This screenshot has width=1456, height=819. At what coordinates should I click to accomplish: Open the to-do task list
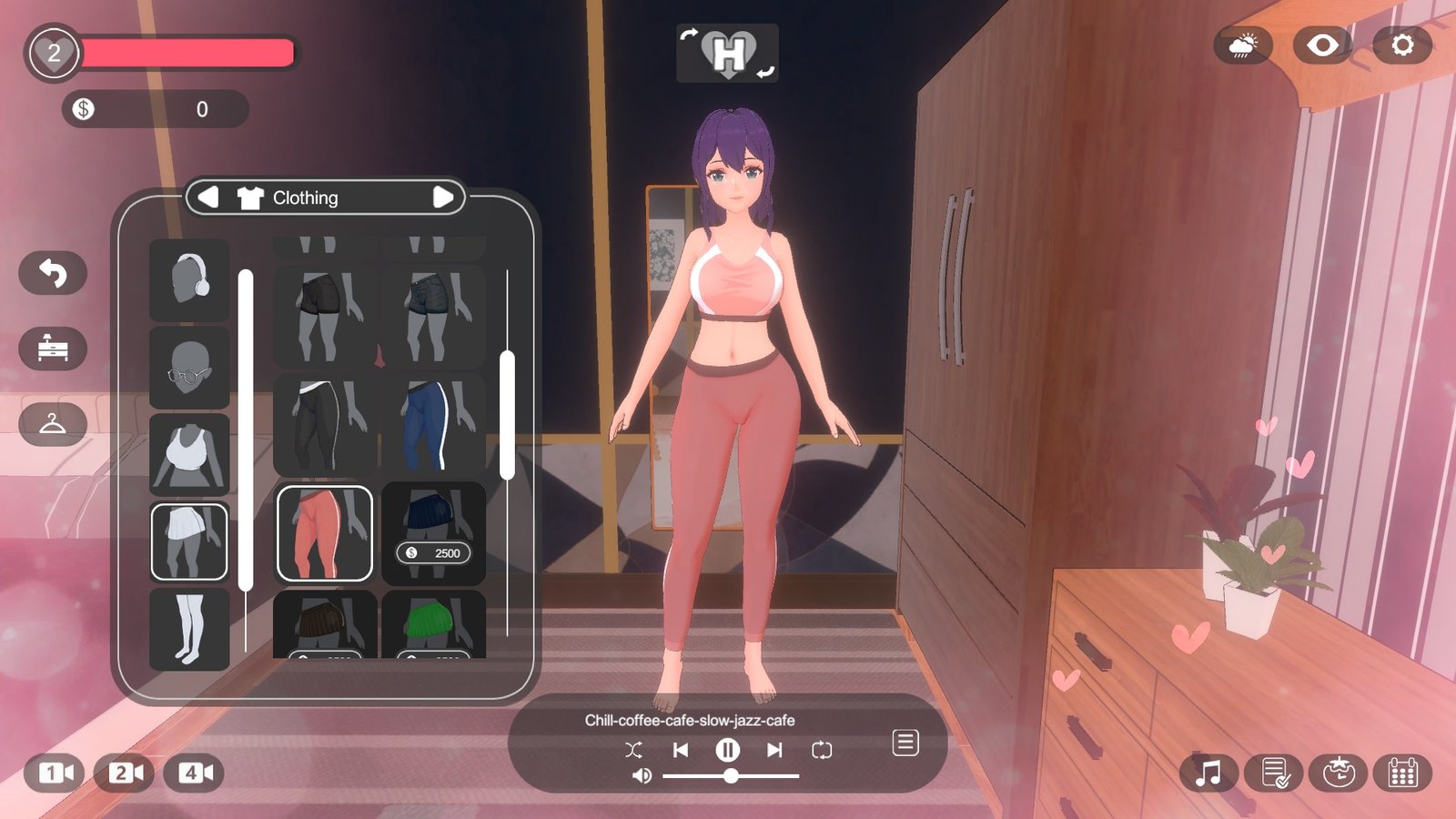1272,773
